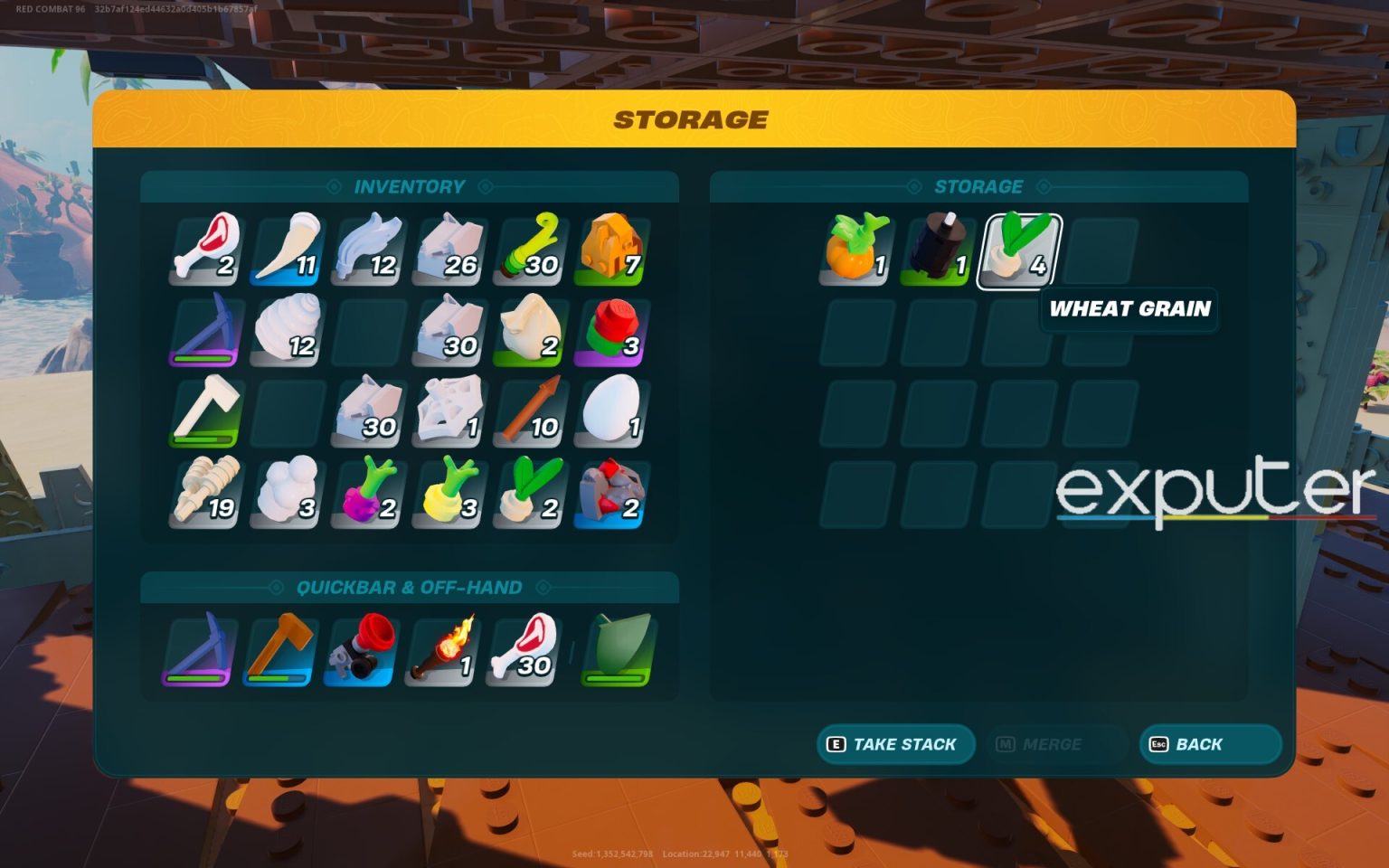Screen dimensions: 1389x868
Task: Click the Quickbar & Off-Hand header
Action: click(x=410, y=587)
